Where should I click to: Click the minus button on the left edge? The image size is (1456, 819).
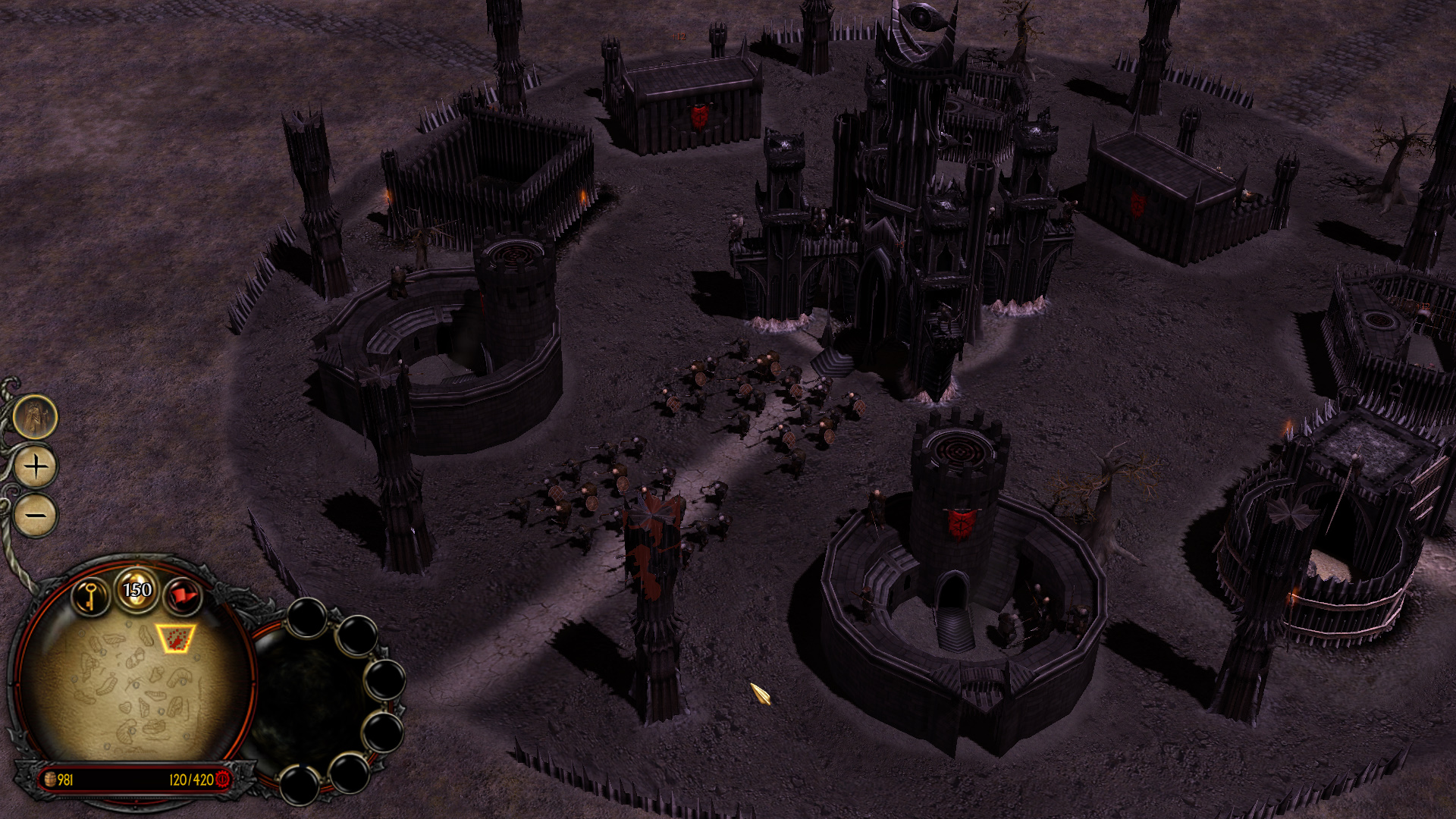36,516
